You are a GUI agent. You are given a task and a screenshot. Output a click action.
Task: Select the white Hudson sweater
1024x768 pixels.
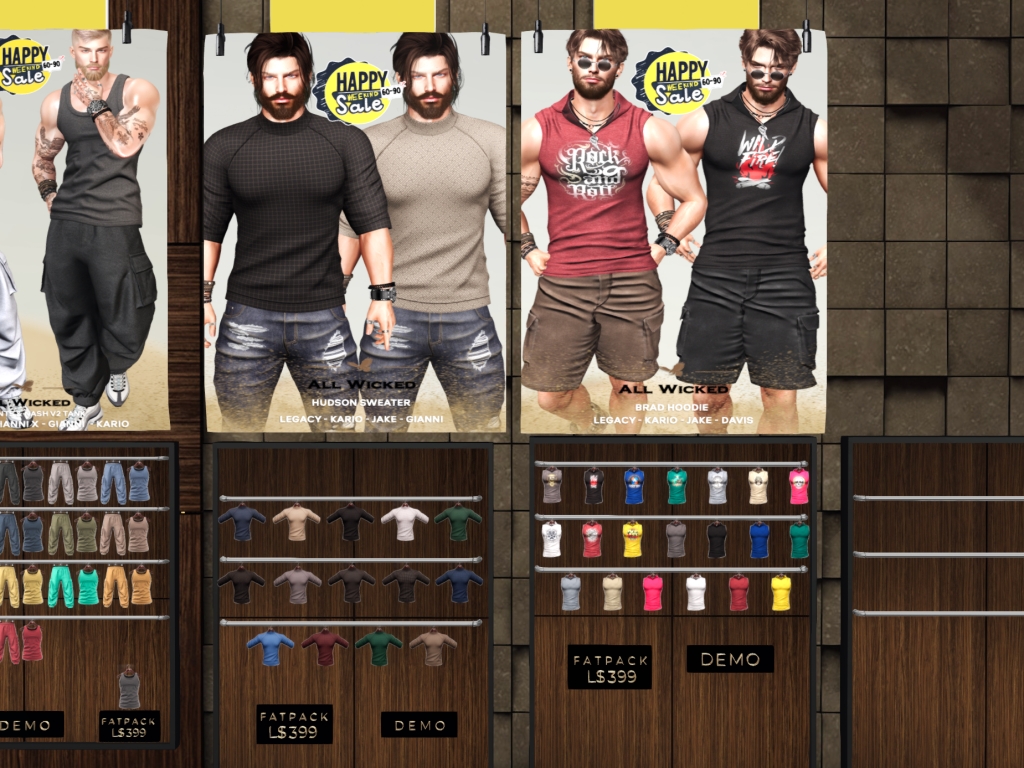pyautogui.click(x=404, y=521)
